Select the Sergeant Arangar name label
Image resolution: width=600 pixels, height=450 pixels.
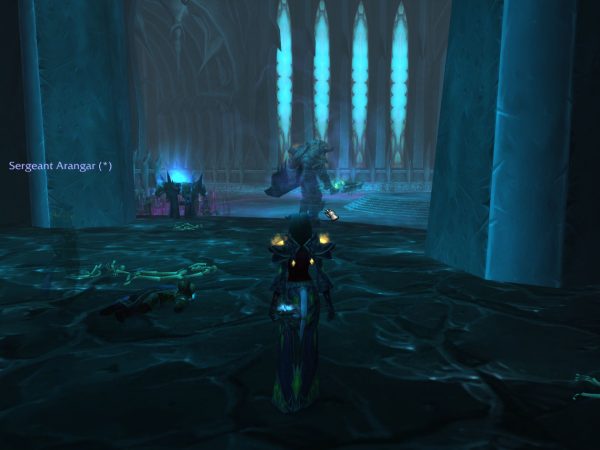[59, 165]
